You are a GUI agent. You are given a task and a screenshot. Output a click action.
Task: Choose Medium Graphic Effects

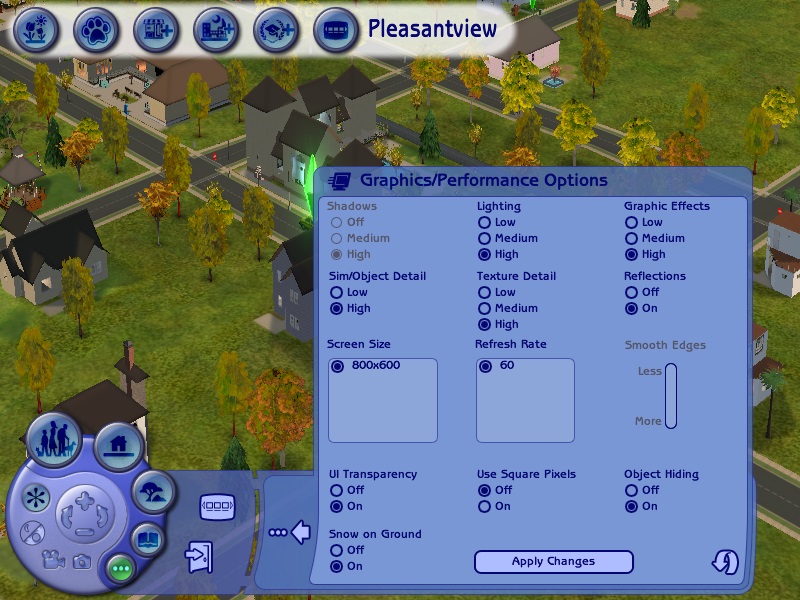point(632,239)
